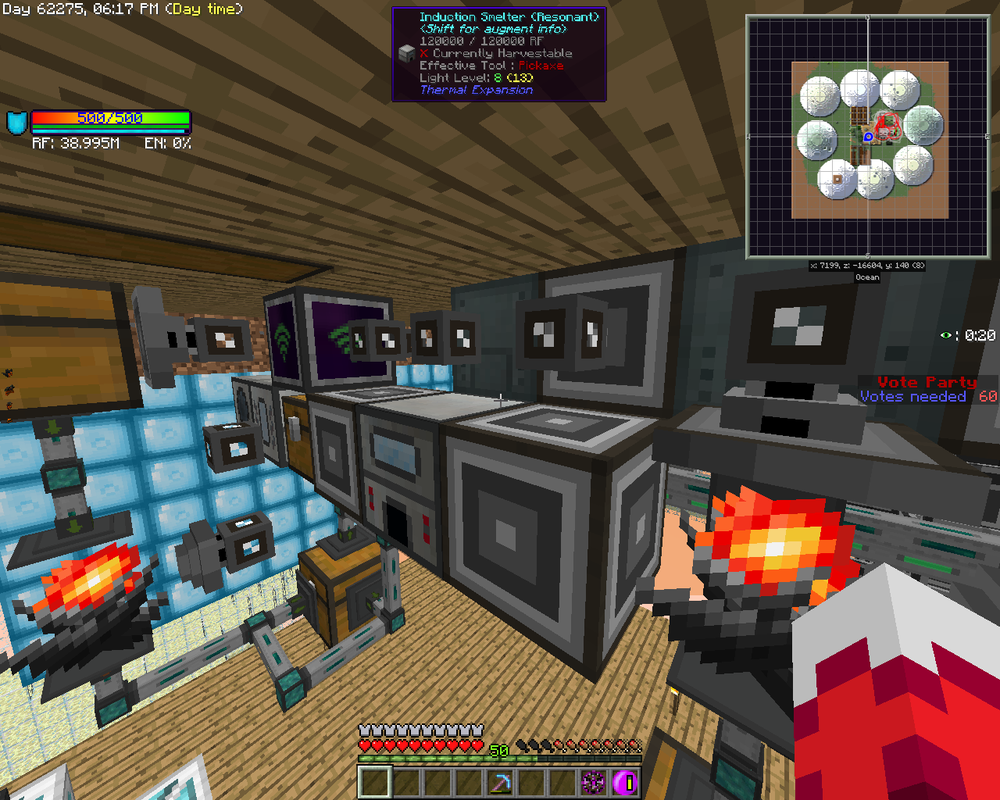Click the blue player marker on minimap
The height and width of the screenshot is (800, 1000).
pos(868,134)
